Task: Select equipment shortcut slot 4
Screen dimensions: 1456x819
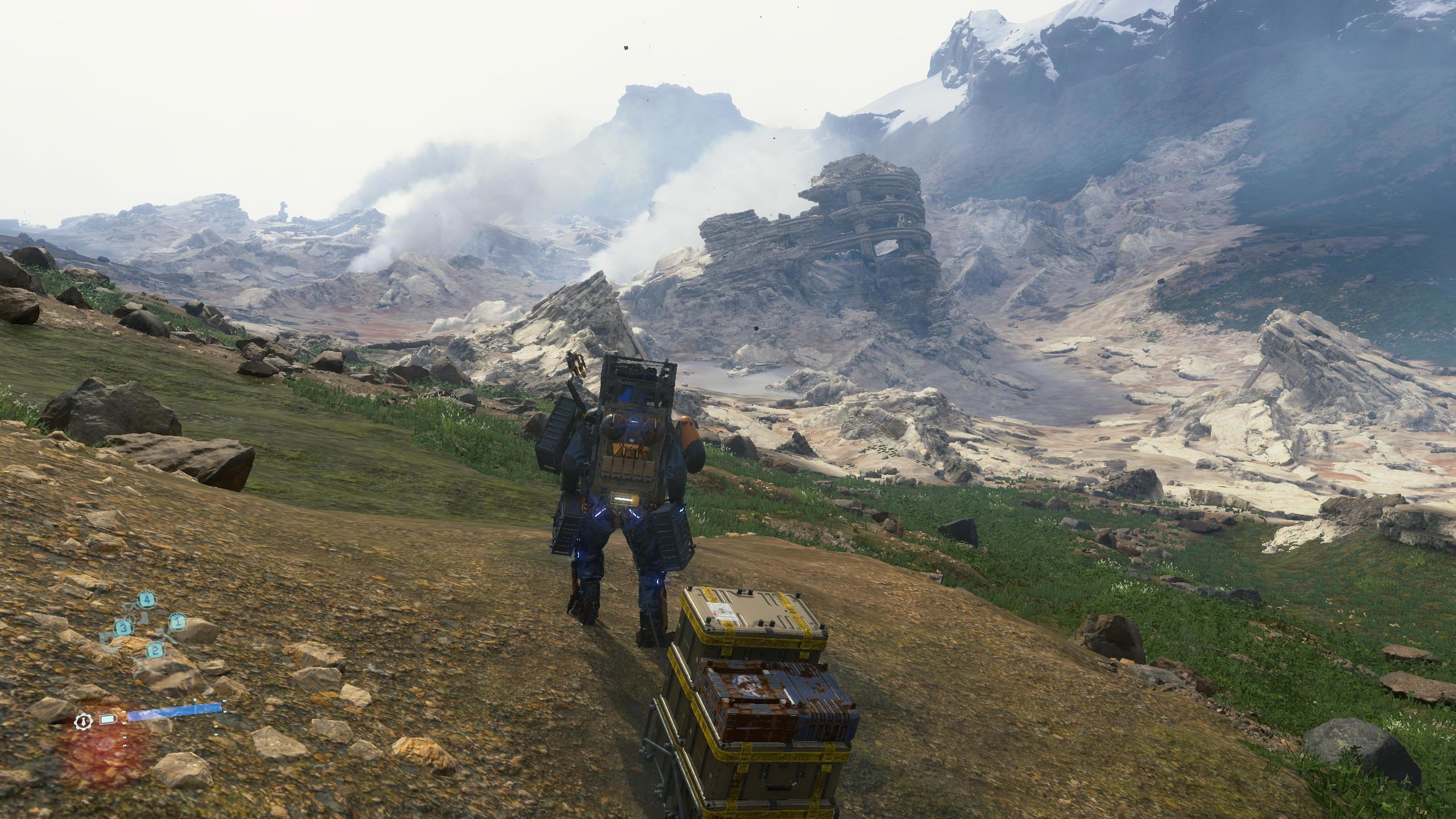Action: coord(147,599)
